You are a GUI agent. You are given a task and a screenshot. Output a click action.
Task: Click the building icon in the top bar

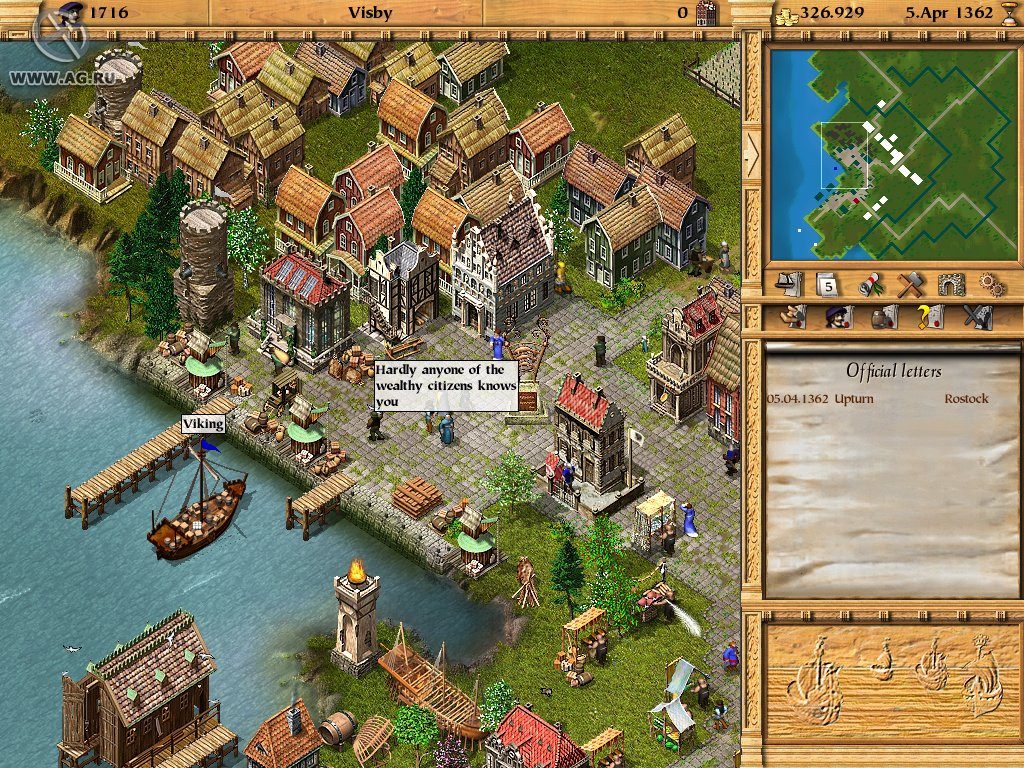coord(706,13)
